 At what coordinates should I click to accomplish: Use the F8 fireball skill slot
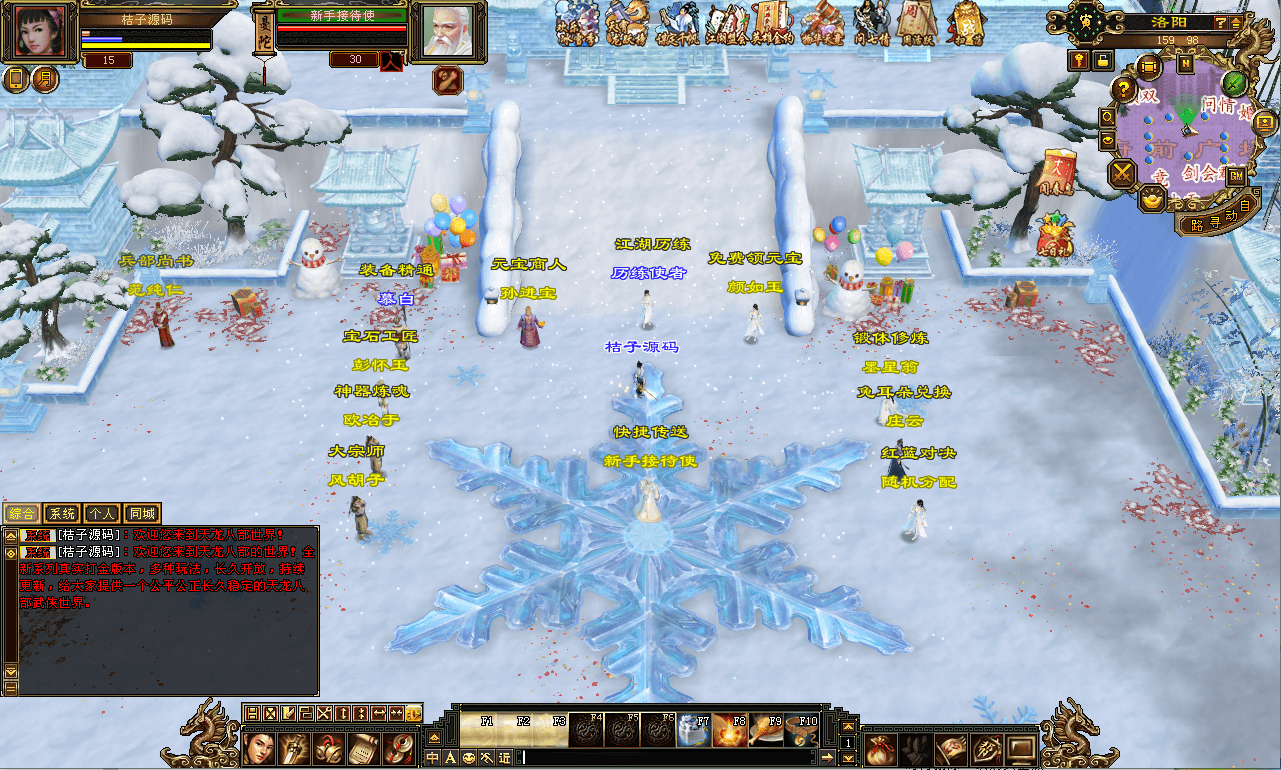click(729, 732)
